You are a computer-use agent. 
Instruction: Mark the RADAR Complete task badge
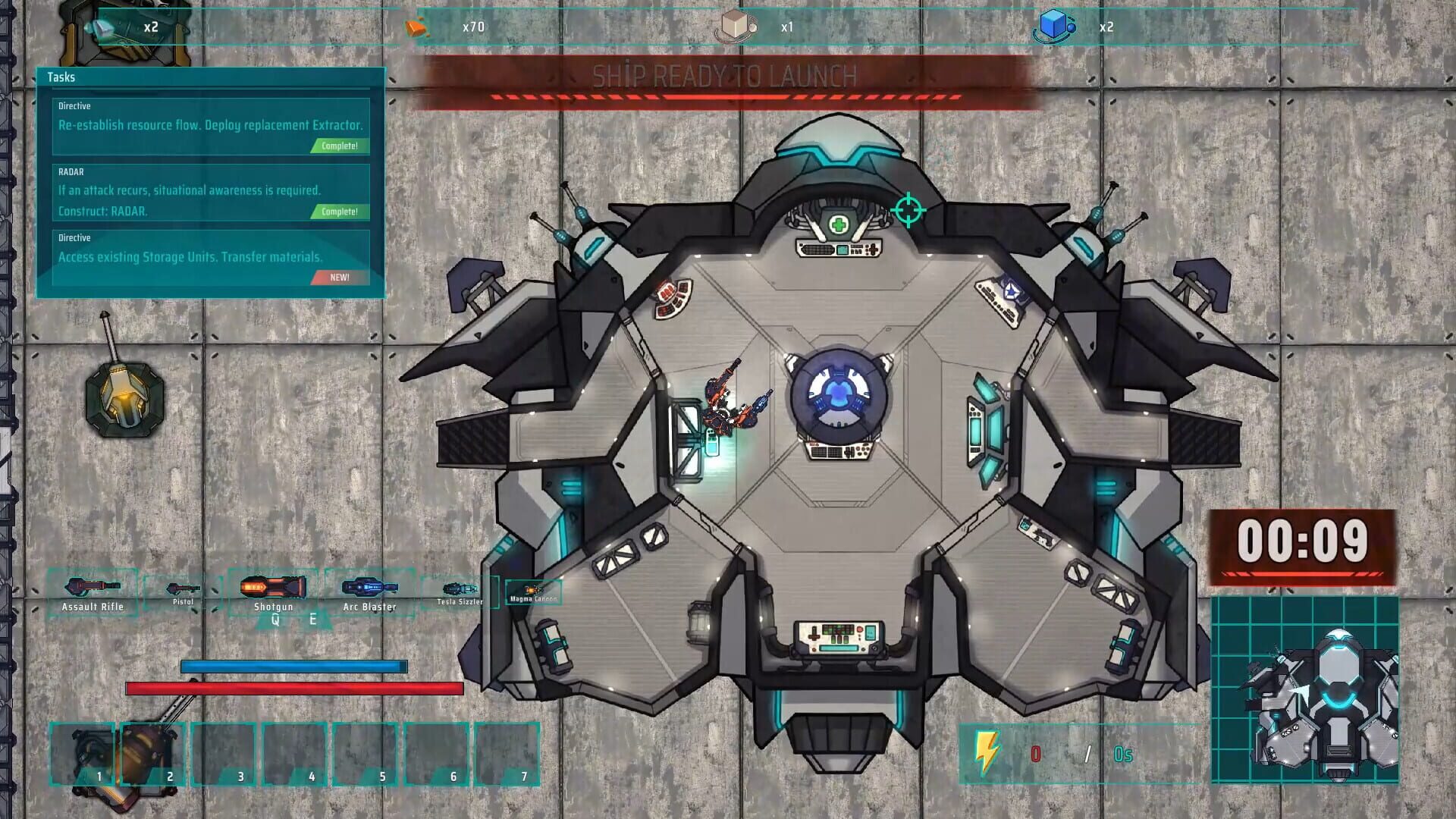(340, 213)
